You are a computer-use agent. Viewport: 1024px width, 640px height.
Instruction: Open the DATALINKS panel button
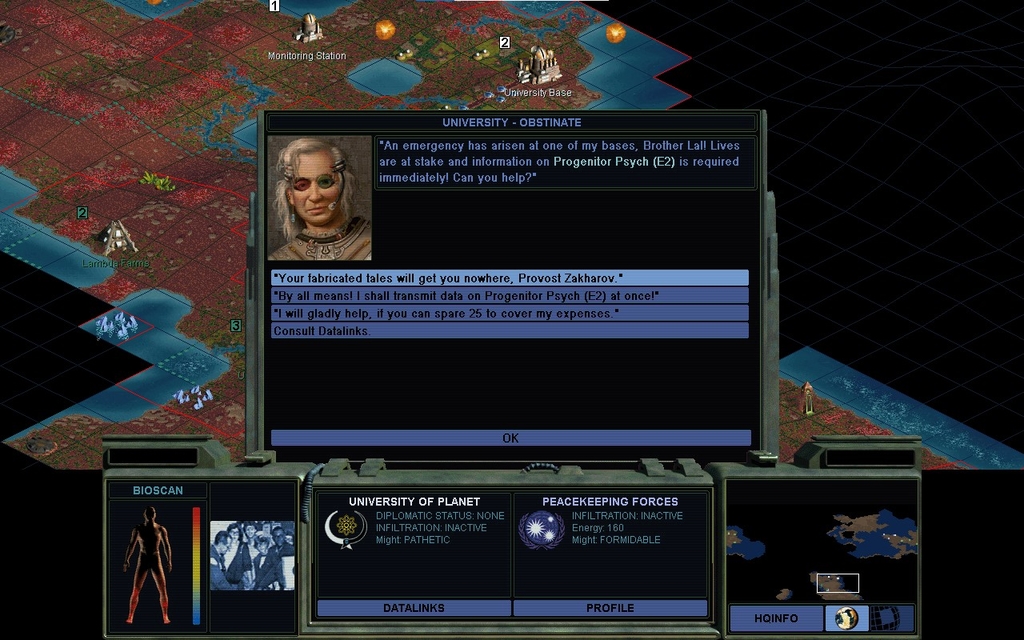414,607
